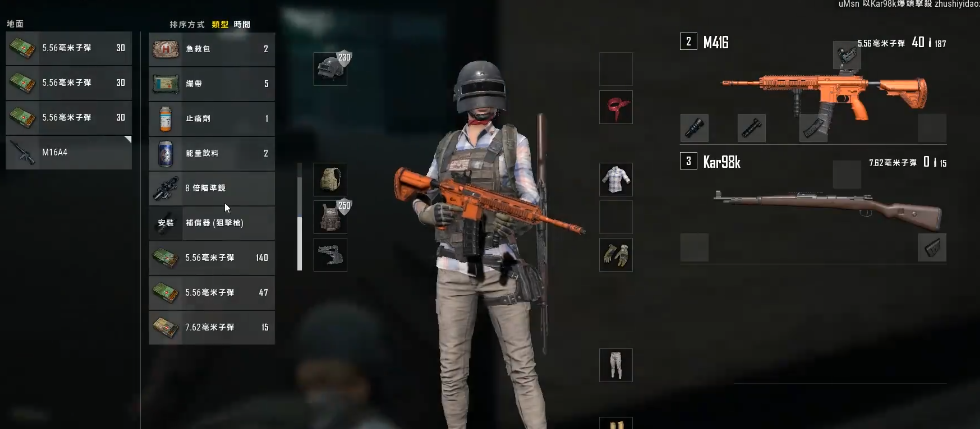
Task: Click the red bandana mask slot
Action: pyautogui.click(x=616, y=107)
